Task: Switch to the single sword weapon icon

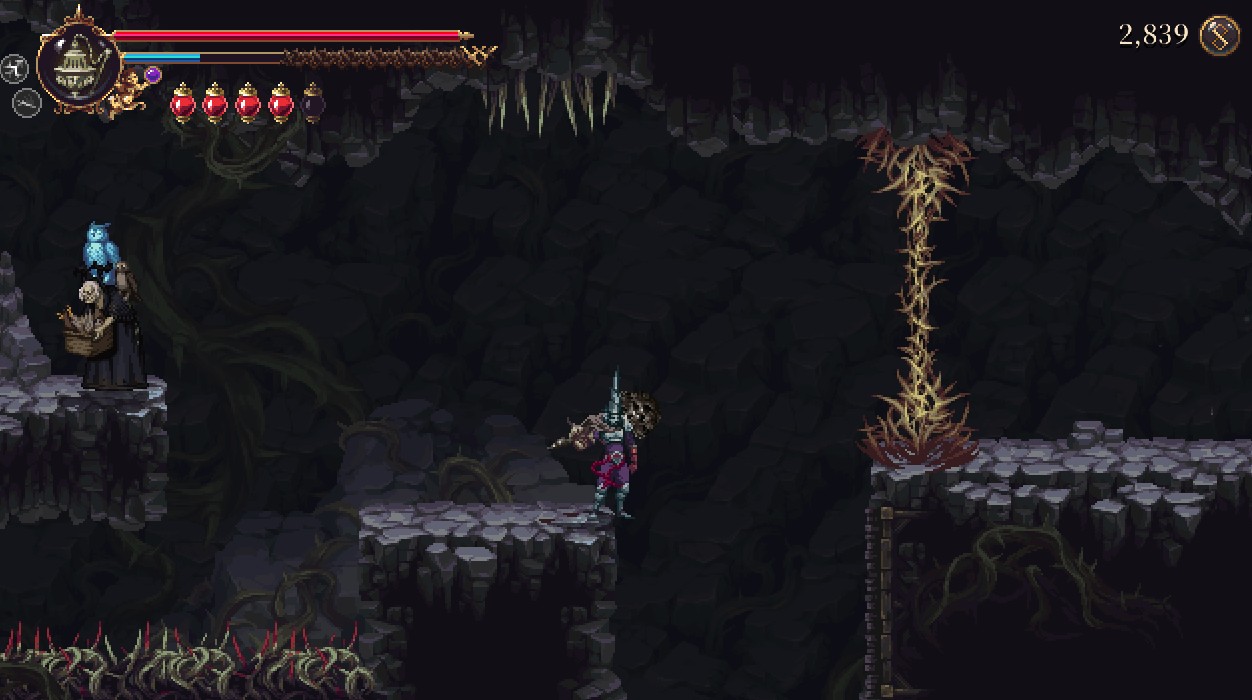Action: click(x=25, y=101)
